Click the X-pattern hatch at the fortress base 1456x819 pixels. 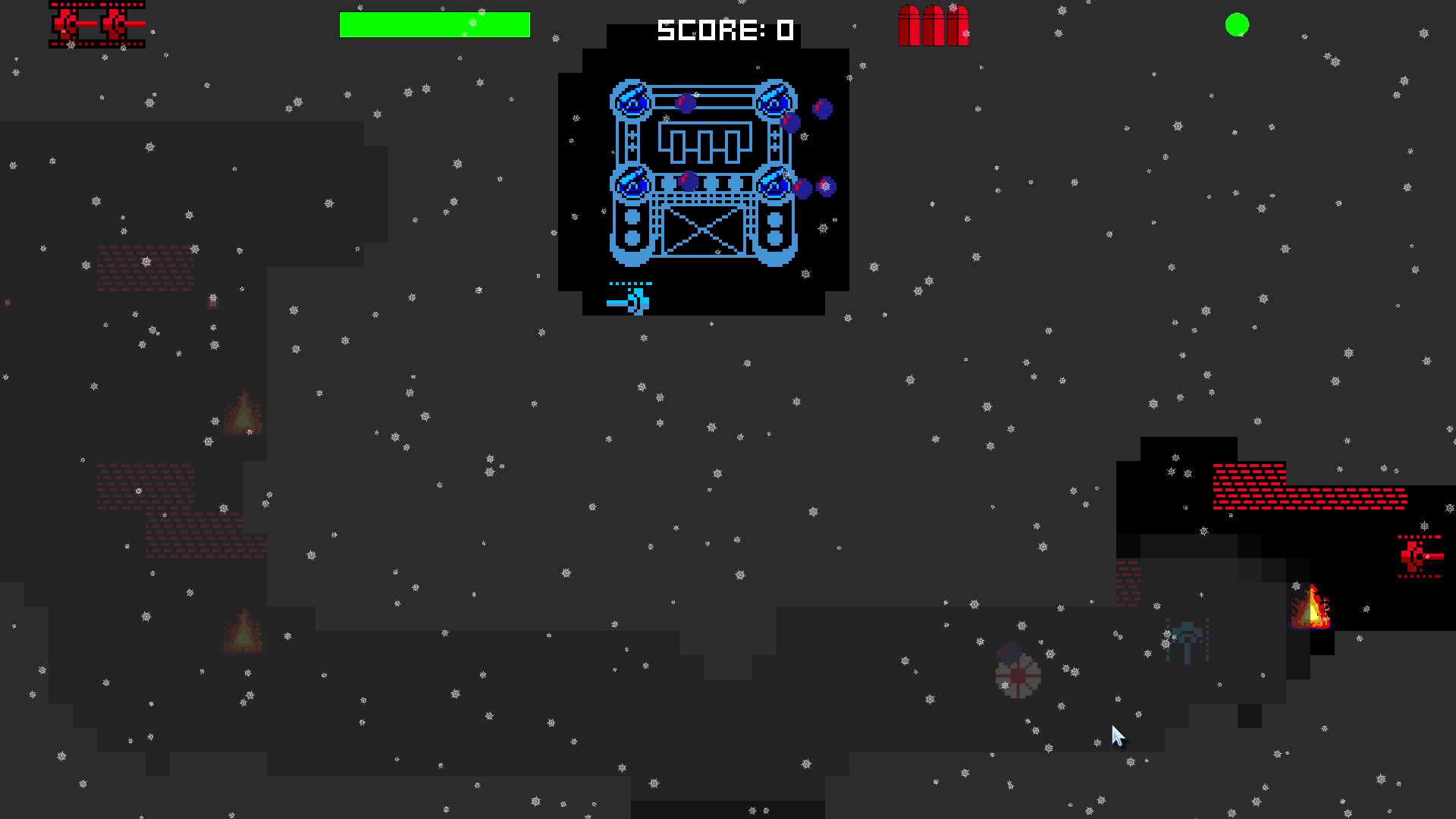coord(703,230)
